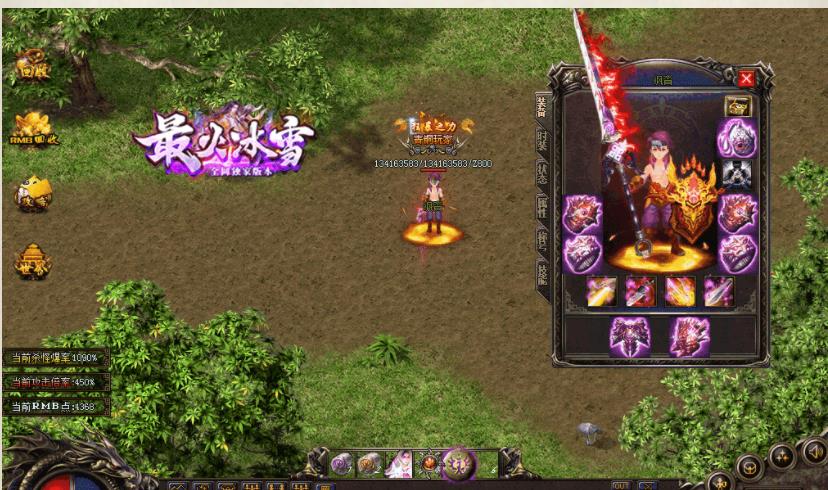Open the 状态 (status) tab
Screen dimensions: 828x490
pyautogui.click(x=541, y=173)
